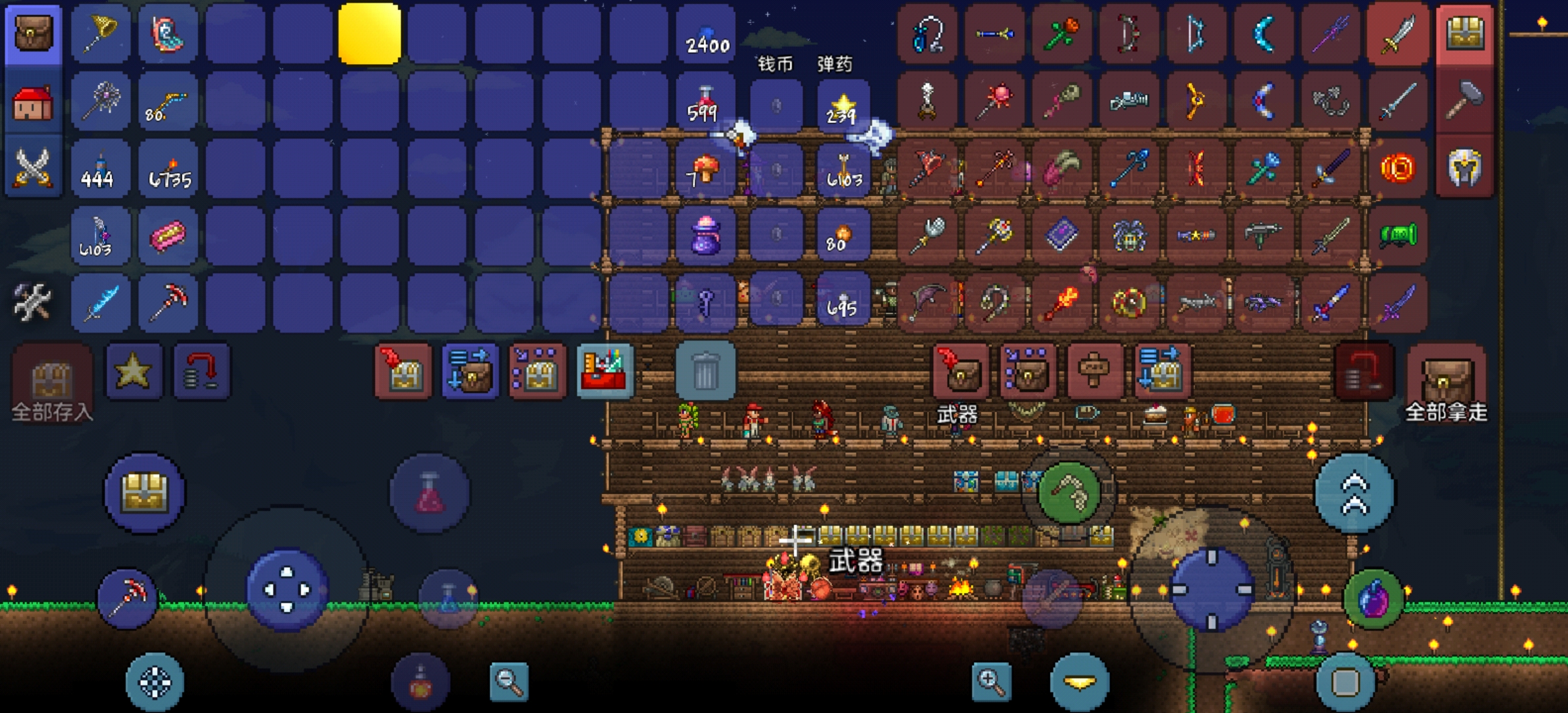This screenshot has height=713, width=1568.
Task: Tap the 全部存入 deposit all button
Action: [52, 383]
